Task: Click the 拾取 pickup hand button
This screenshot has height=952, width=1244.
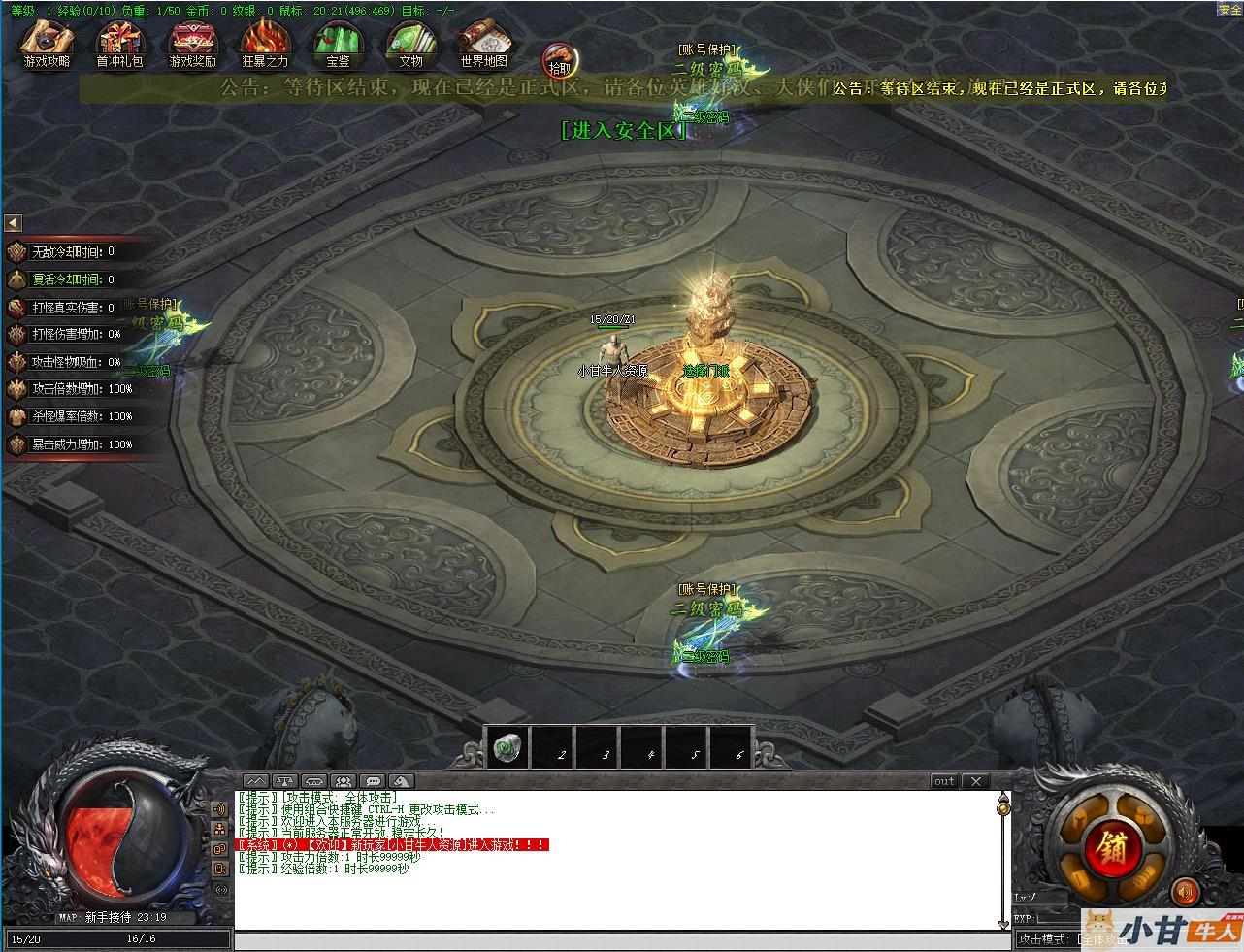Action: pos(559,60)
